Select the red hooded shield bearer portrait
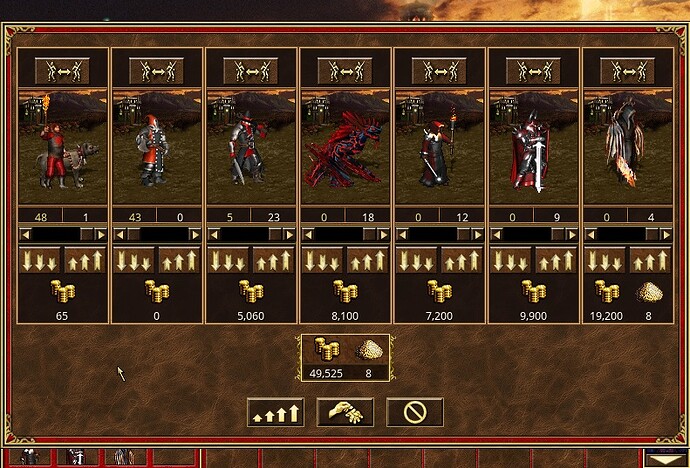This screenshot has height=468, width=690. [x=156, y=146]
